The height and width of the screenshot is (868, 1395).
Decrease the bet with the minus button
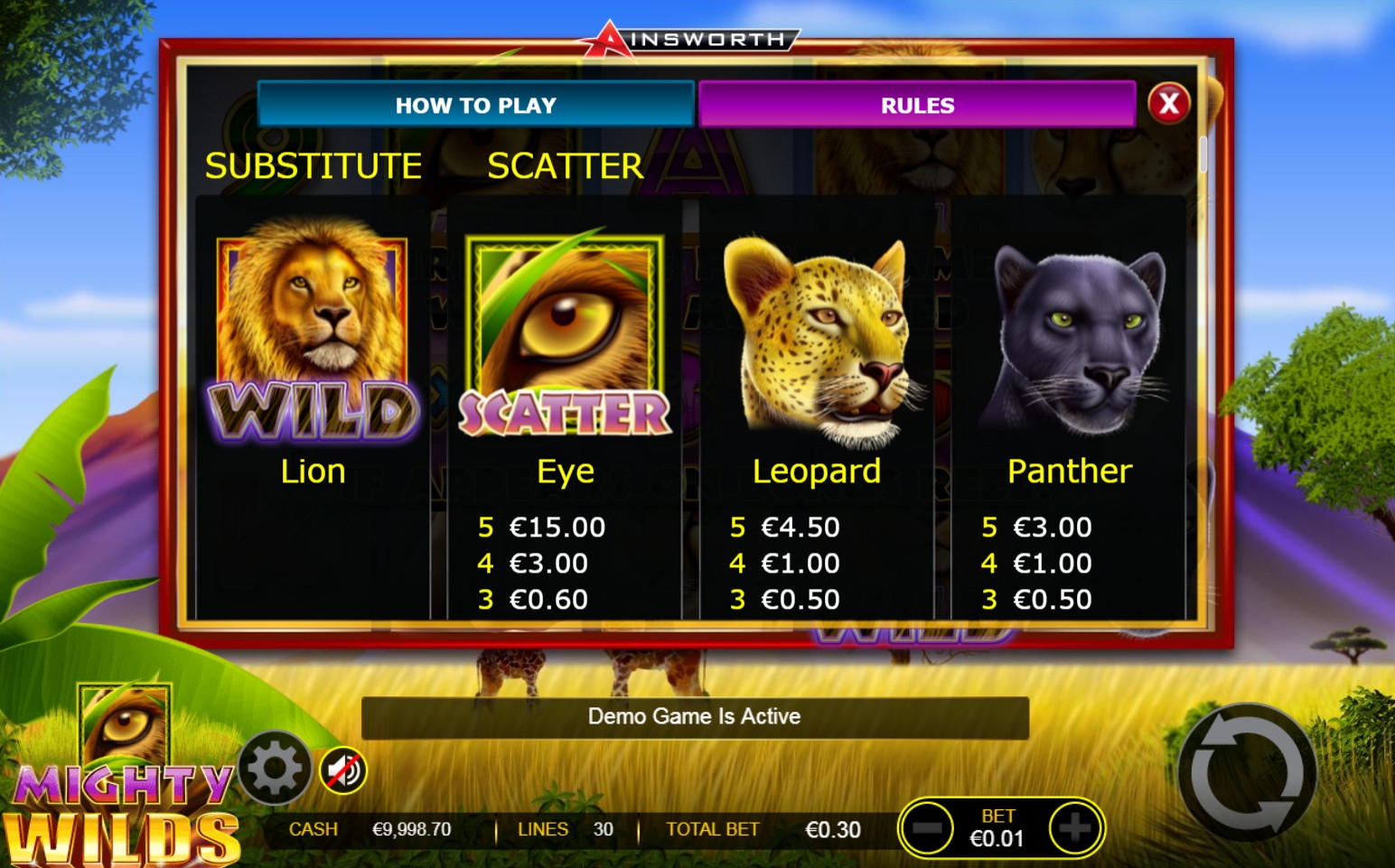[927, 827]
